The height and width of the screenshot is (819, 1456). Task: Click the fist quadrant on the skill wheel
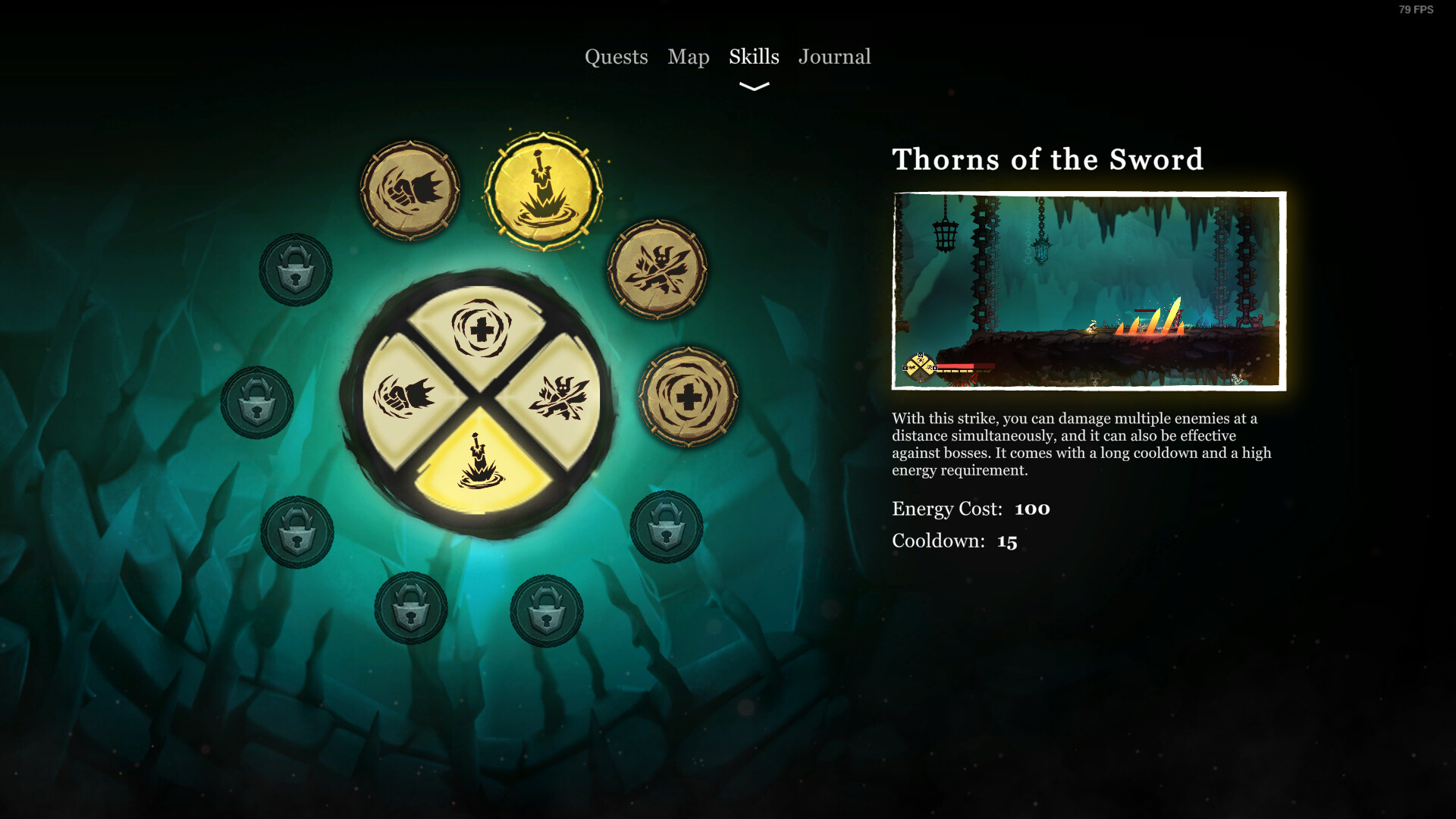tap(406, 394)
